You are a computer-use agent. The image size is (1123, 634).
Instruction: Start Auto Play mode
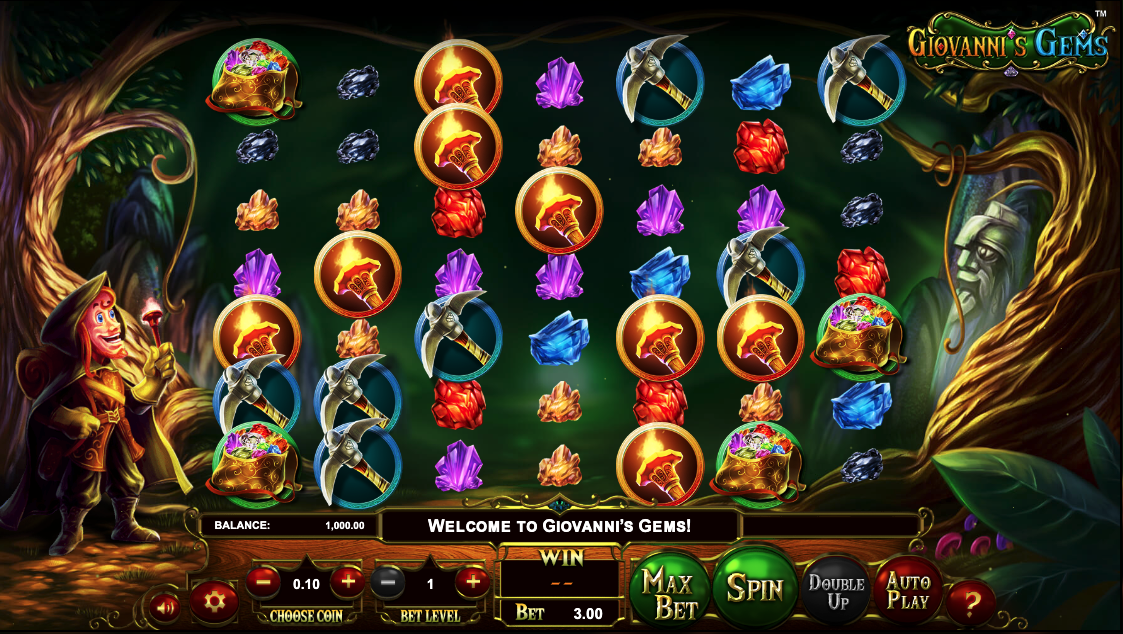click(x=907, y=591)
